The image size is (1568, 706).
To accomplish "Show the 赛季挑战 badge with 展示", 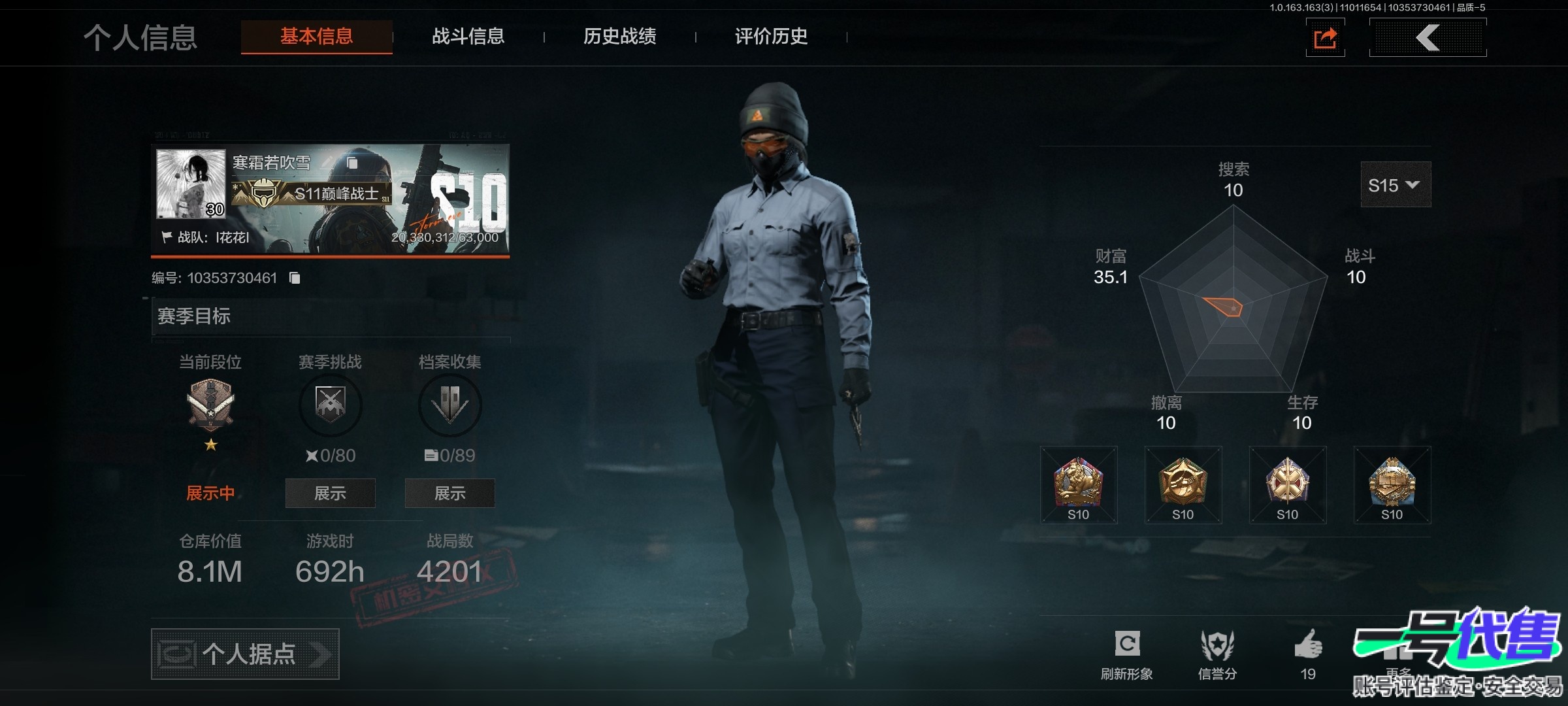I will tap(330, 493).
